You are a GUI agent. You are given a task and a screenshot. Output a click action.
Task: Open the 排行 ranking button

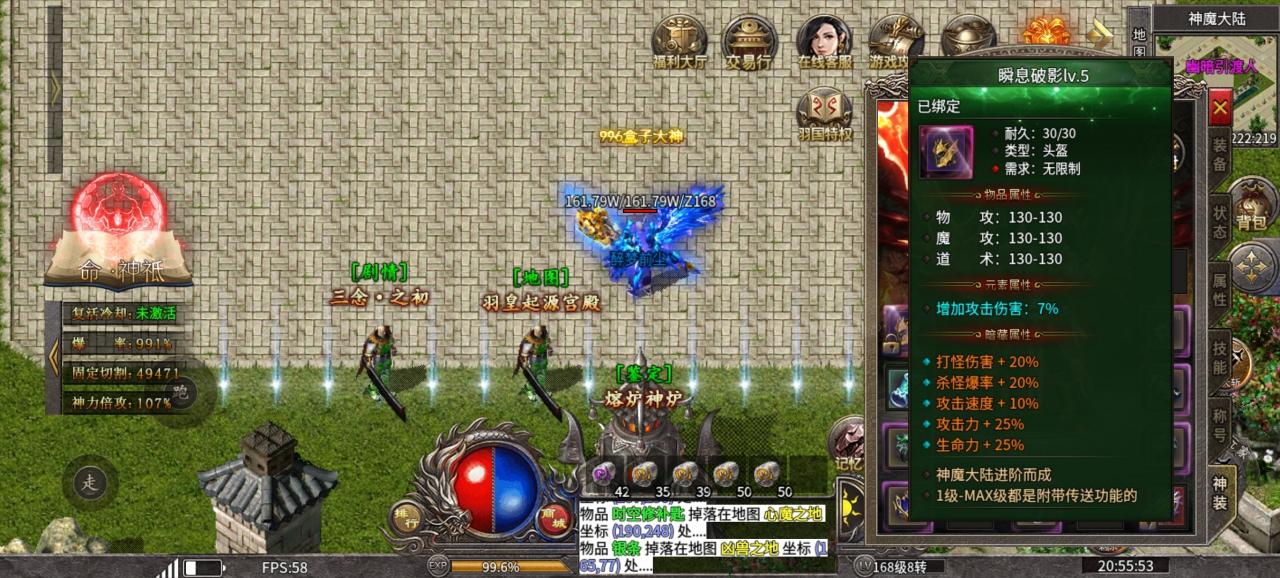coord(403,518)
